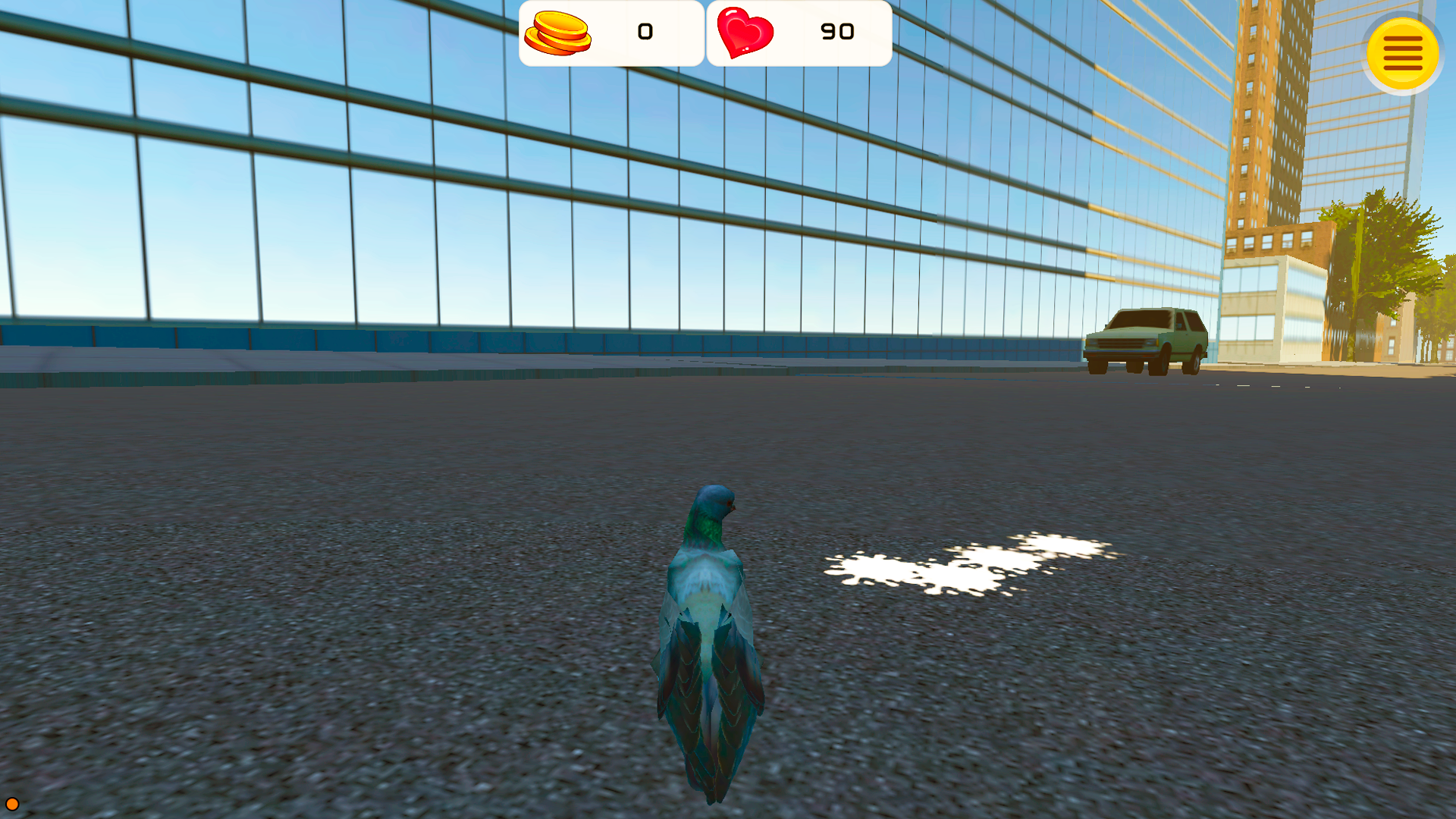The width and height of the screenshot is (1456, 819).
Task: Click the white rounded coins HUD card
Action: pos(610,33)
